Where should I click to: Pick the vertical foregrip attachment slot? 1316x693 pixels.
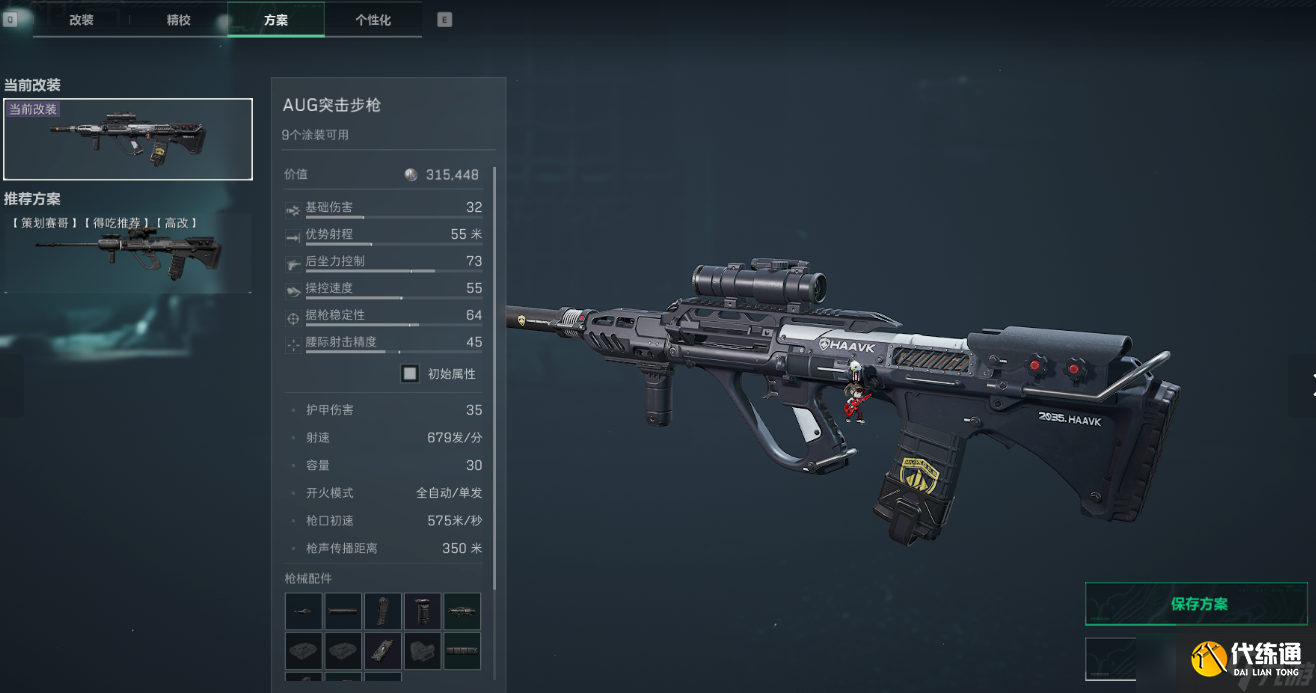(x=423, y=611)
